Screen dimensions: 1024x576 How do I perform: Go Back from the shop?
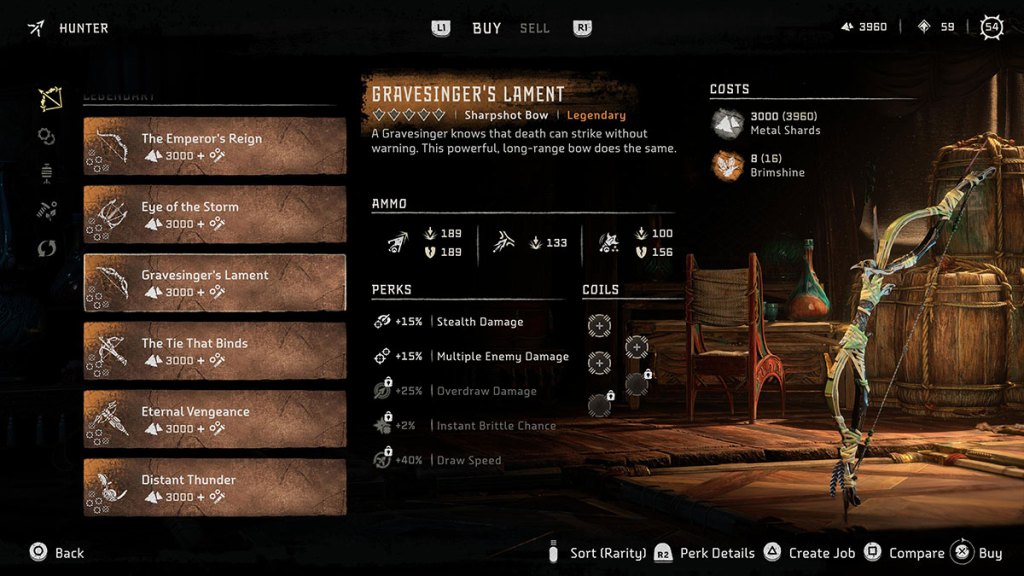click(x=58, y=553)
